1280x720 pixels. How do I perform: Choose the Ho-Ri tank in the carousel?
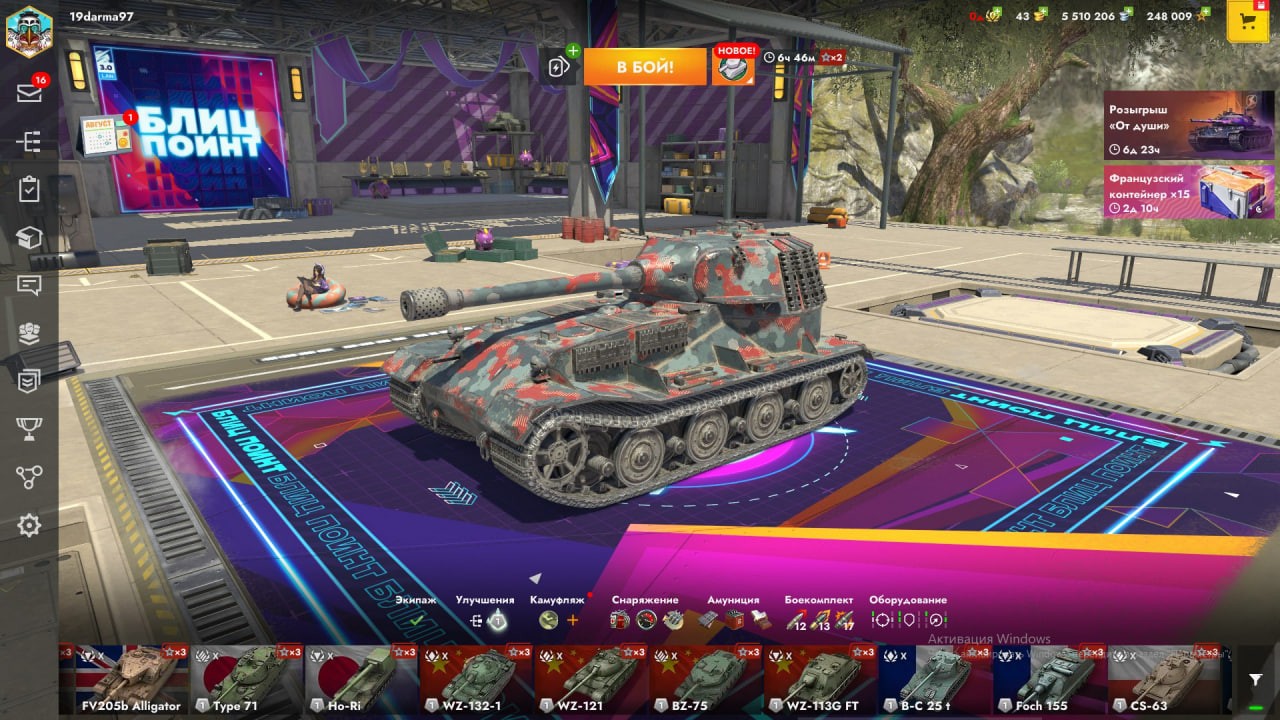click(361, 678)
